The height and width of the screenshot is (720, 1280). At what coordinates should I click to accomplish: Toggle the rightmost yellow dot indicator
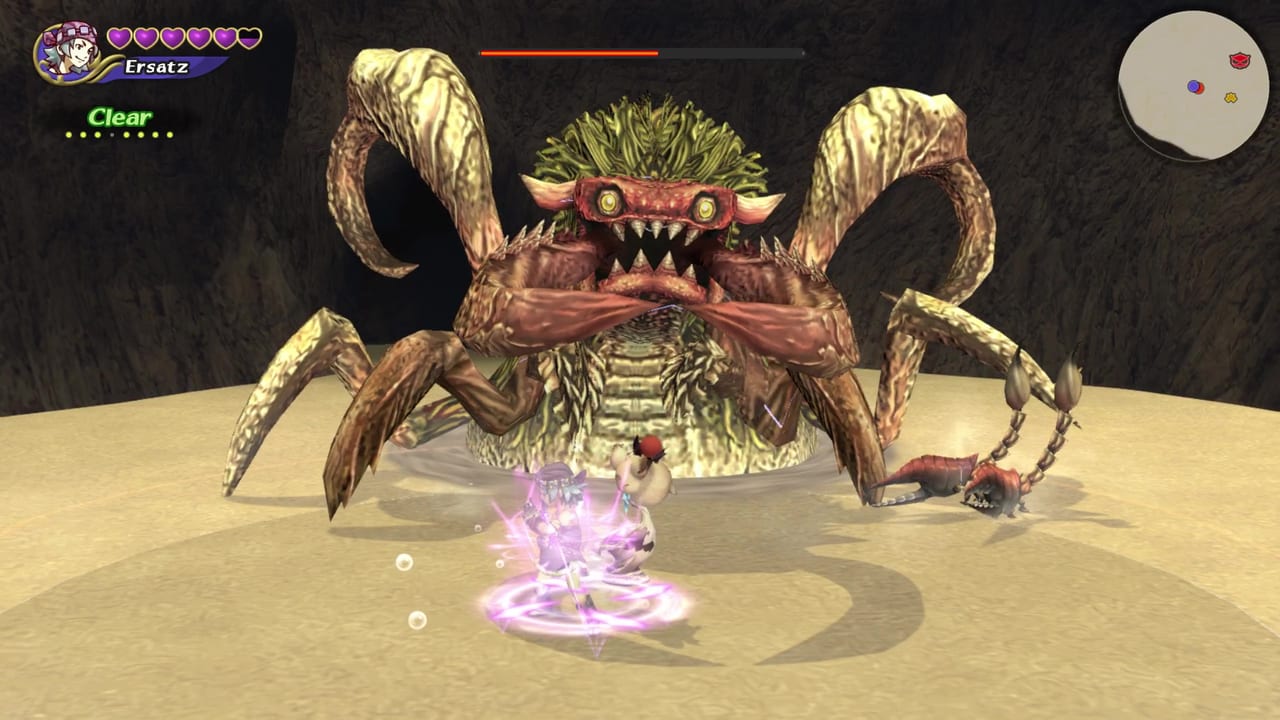[x=169, y=134]
